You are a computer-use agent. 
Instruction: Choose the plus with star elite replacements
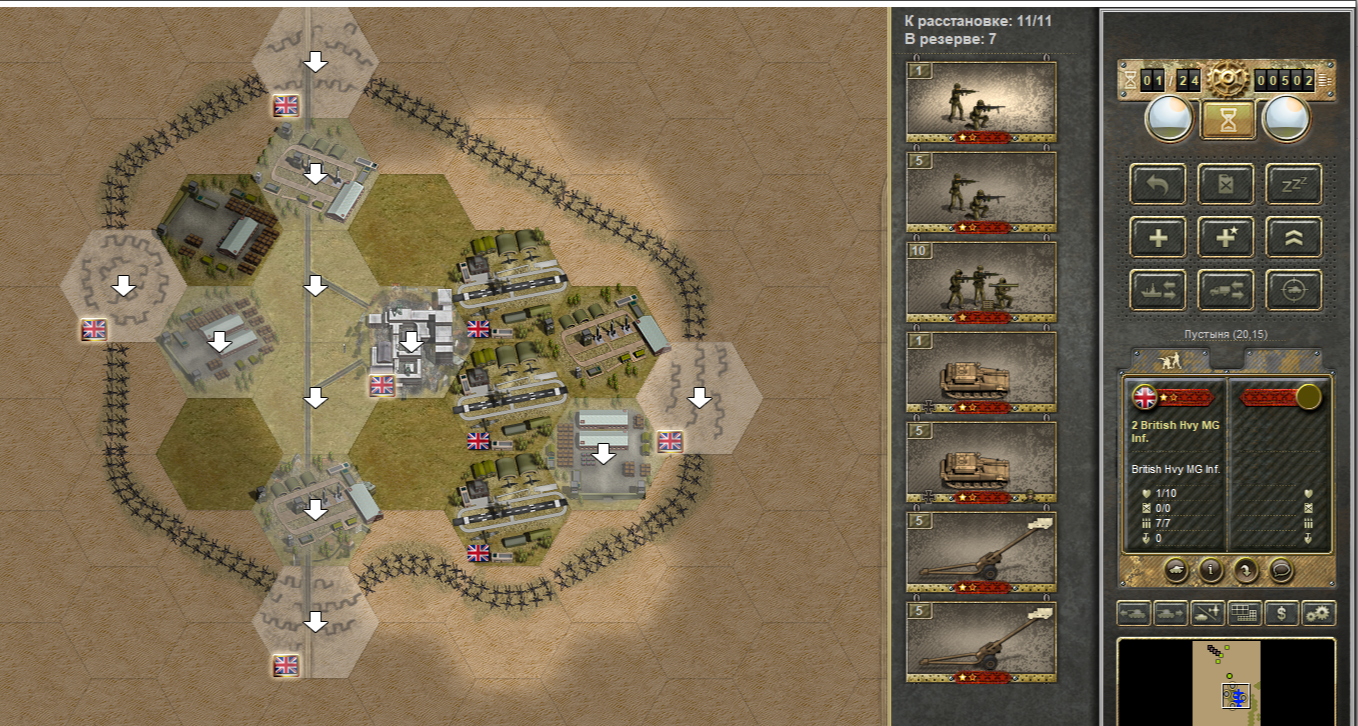tap(1226, 237)
